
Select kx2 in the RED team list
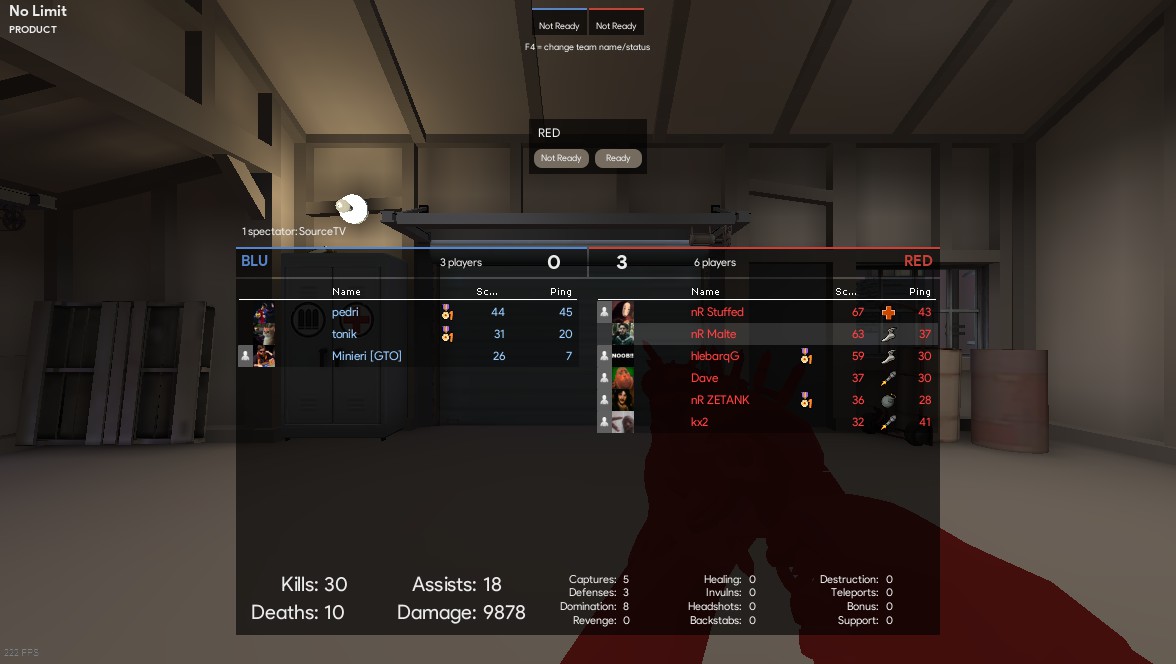coord(700,422)
